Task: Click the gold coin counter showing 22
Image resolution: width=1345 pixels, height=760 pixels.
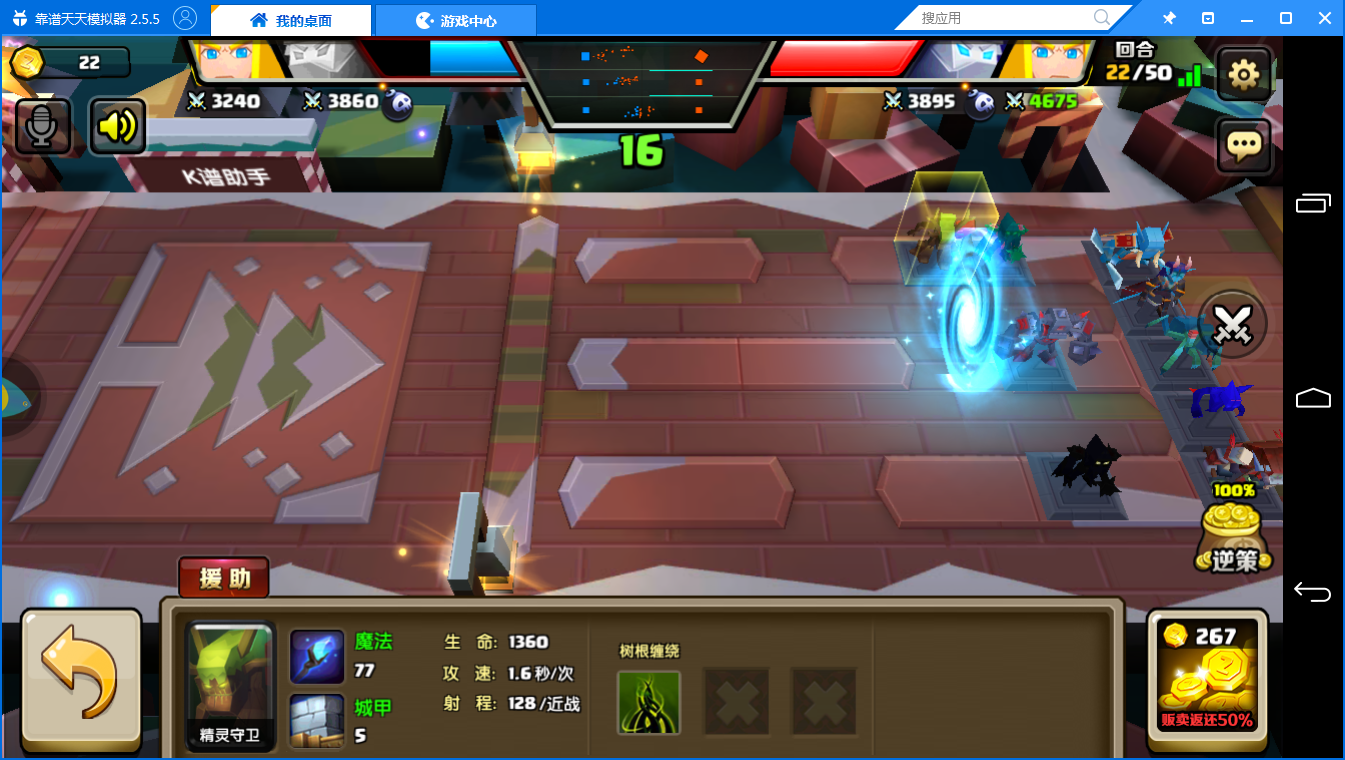Action: pyautogui.click(x=70, y=63)
